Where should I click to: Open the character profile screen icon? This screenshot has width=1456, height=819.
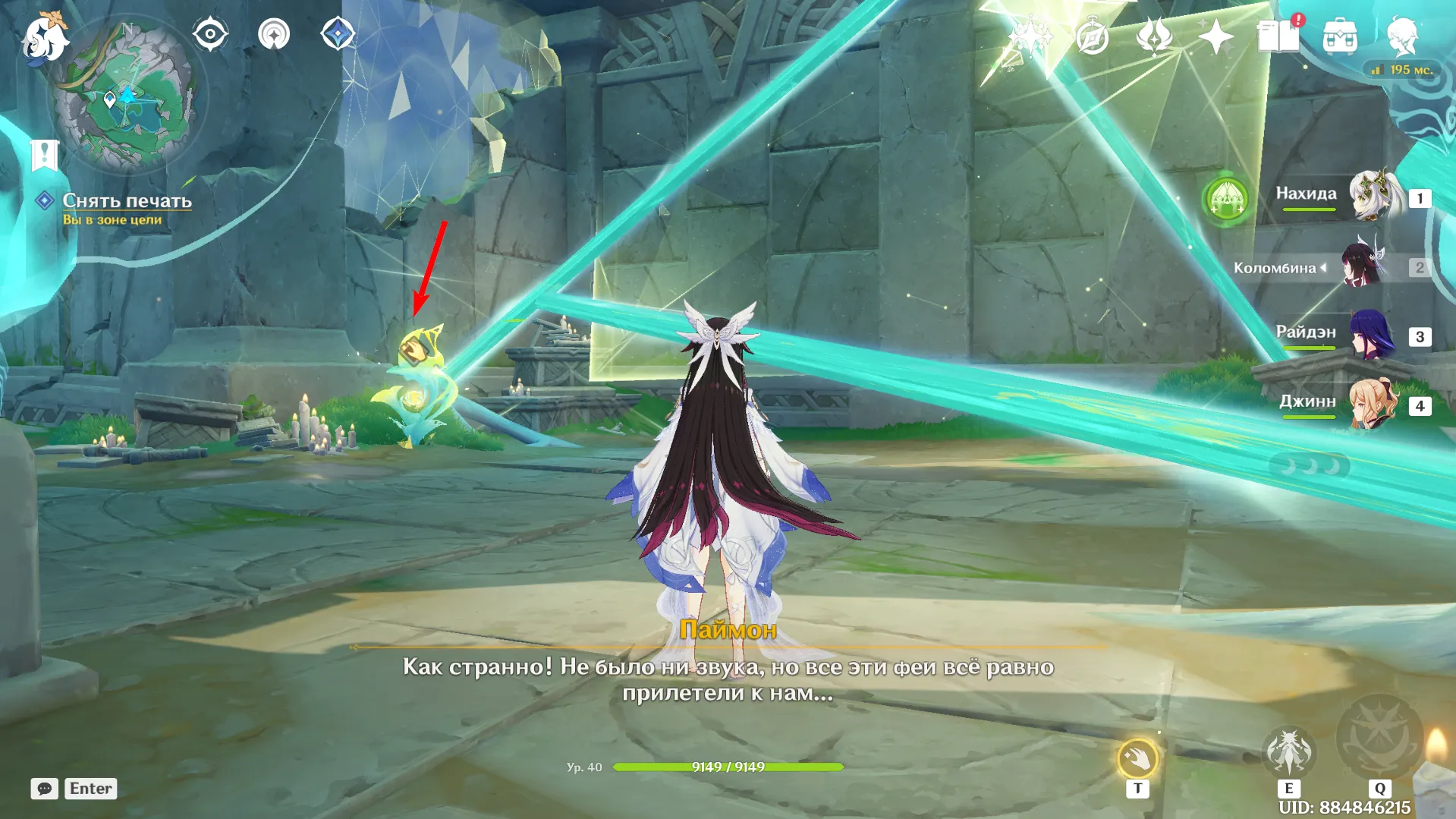click(x=1402, y=36)
